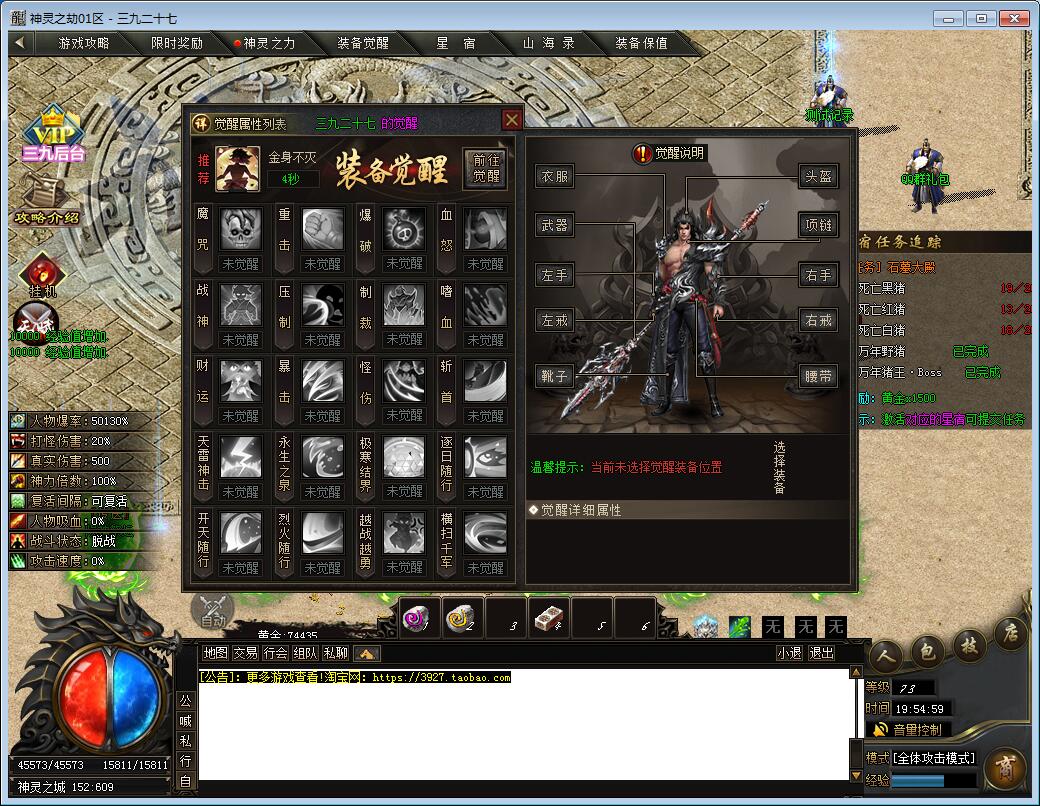The height and width of the screenshot is (806, 1040).
Task: Open the 限时奖励 menu
Action: (177, 43)
